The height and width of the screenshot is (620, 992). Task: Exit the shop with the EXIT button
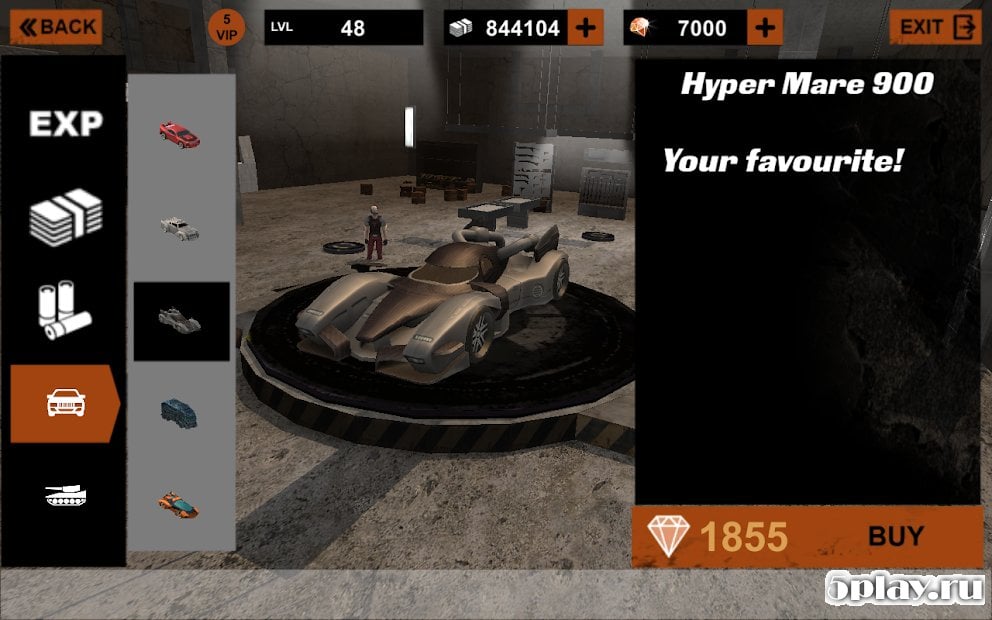tap(935, 27)
